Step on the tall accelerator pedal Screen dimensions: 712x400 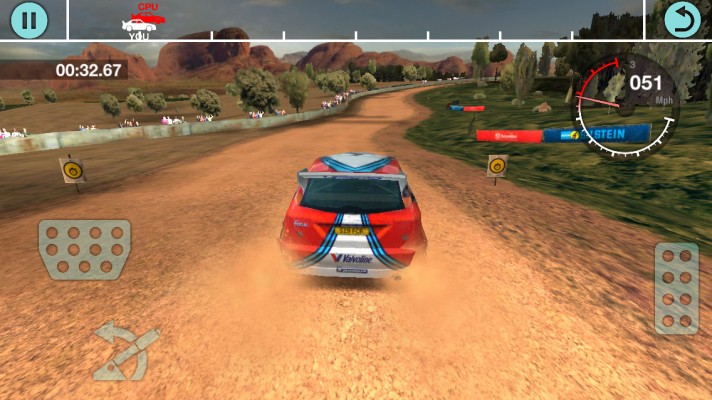tap(676, 288)
